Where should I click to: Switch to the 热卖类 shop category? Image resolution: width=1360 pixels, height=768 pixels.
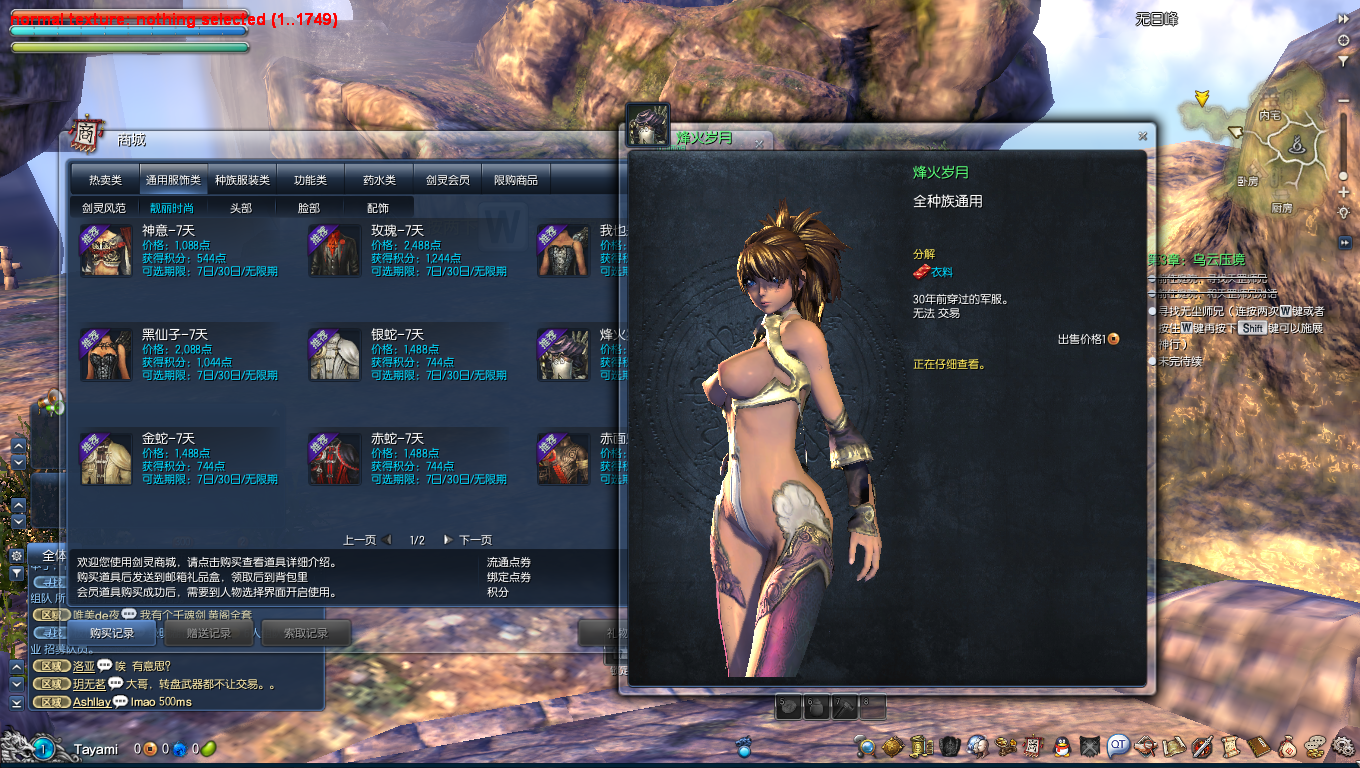pos(105,180)
